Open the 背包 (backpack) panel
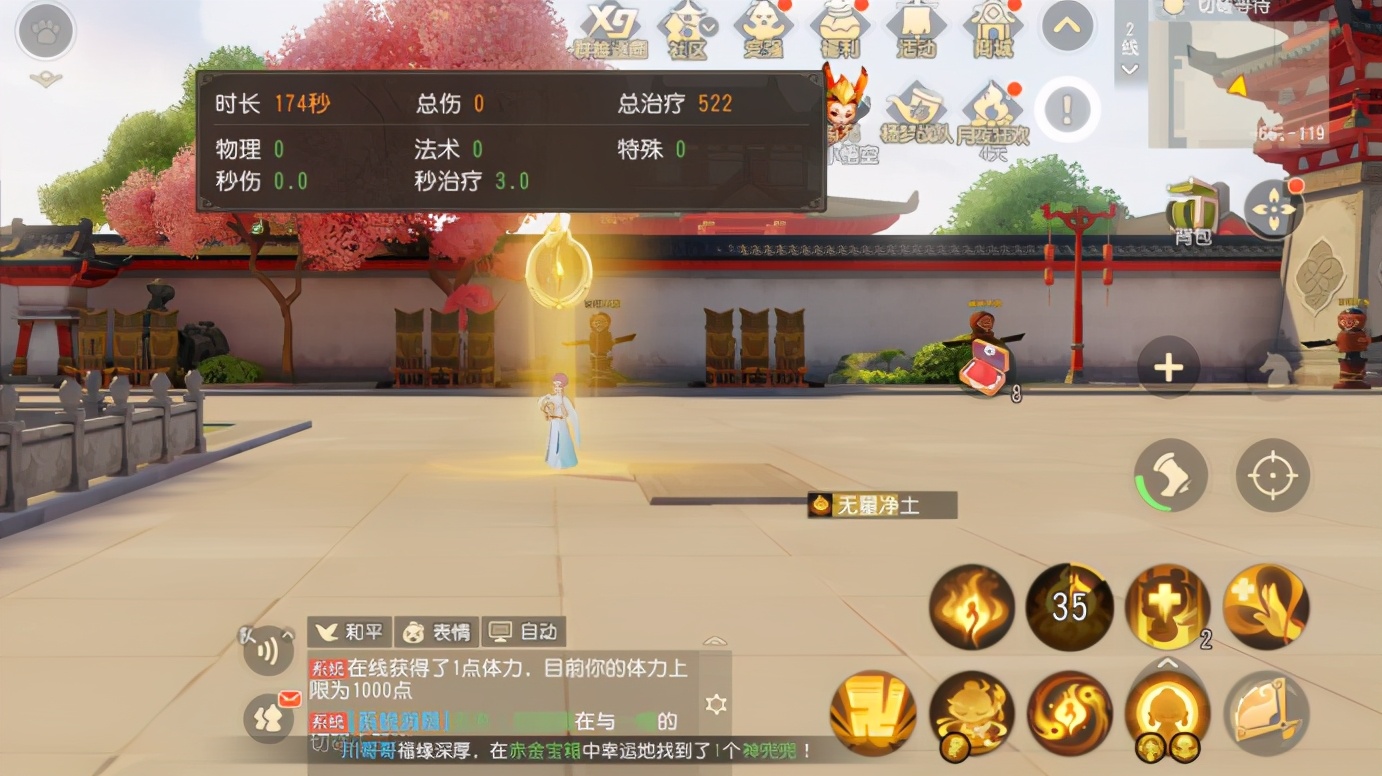This screenshot has height=776, width=1382. pyautogui.click(x=1192, y=205)
